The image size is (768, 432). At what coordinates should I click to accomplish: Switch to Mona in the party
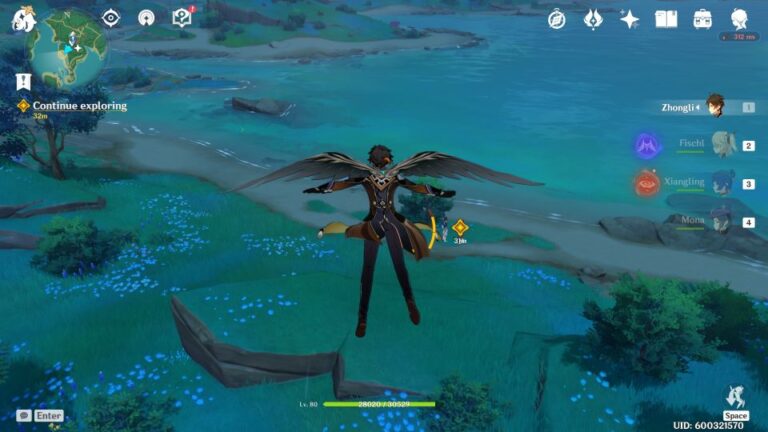click(x=719, y=222)
